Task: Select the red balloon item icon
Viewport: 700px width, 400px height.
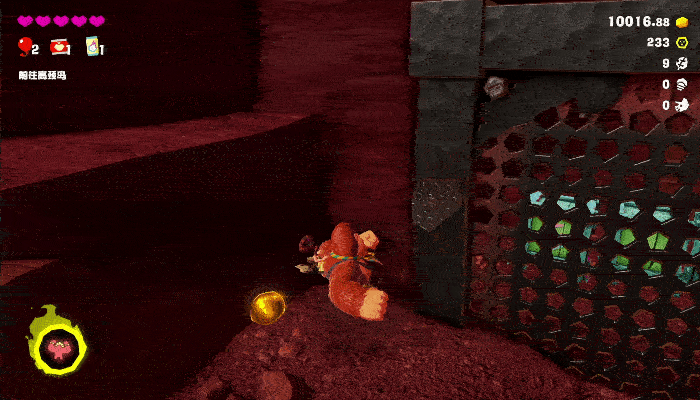Action: (x=24, y=46)
